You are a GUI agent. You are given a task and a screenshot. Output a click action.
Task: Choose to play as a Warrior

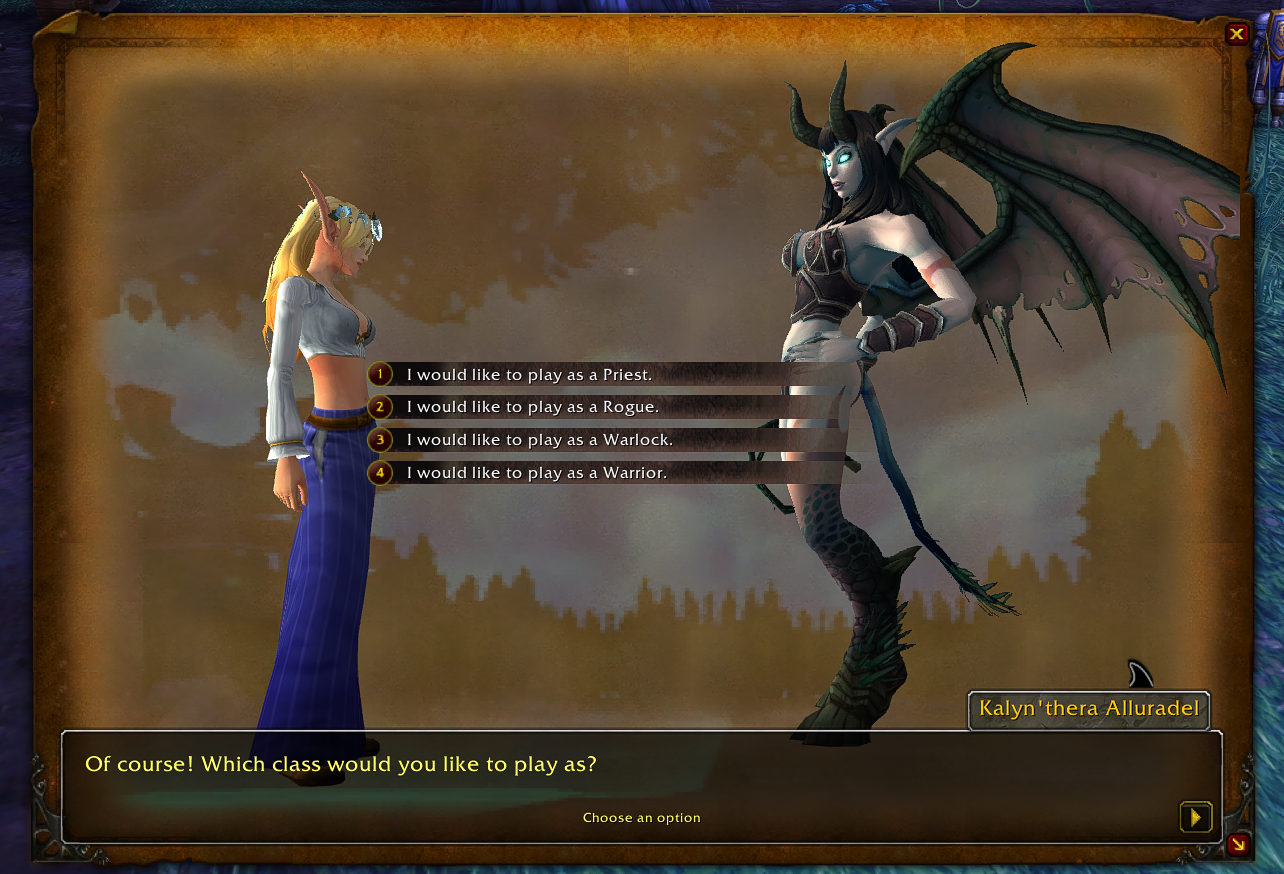536,472
